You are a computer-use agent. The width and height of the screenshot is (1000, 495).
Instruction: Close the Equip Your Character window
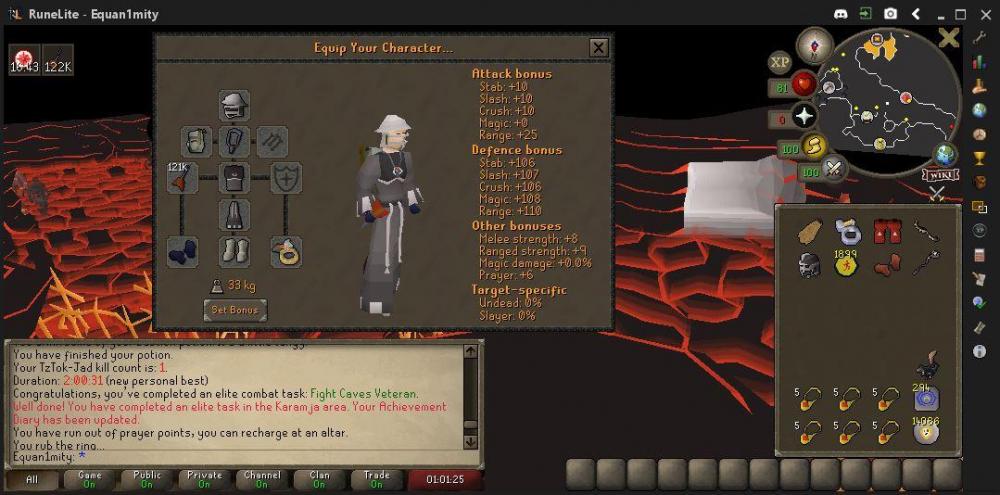pos(598,47)
